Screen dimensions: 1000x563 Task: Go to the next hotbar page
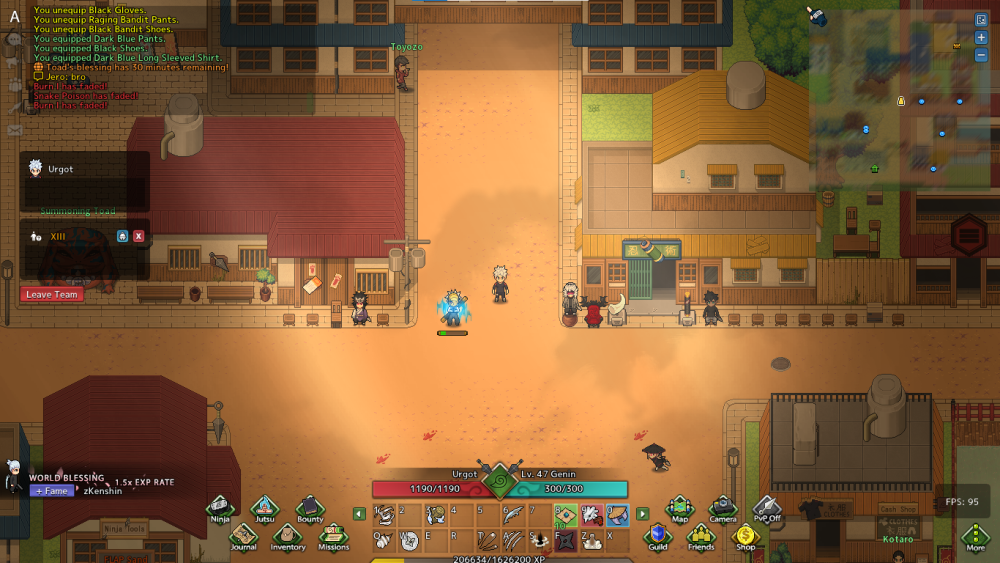pos(642,514)
